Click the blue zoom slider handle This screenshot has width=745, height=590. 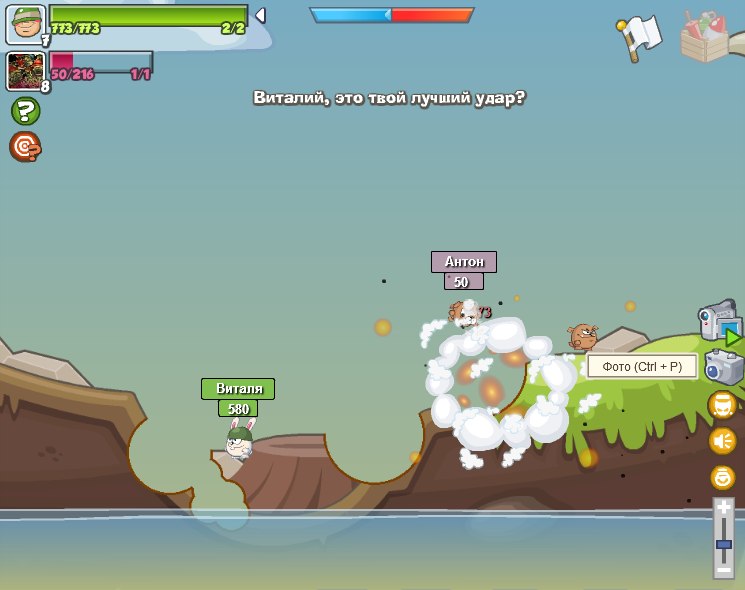tap(723, 545)
